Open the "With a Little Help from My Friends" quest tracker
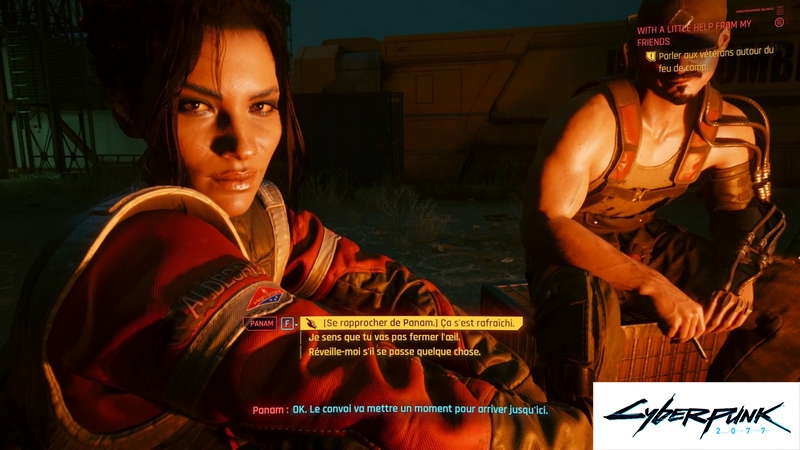The image size is (800, 450). coord(705,35)
